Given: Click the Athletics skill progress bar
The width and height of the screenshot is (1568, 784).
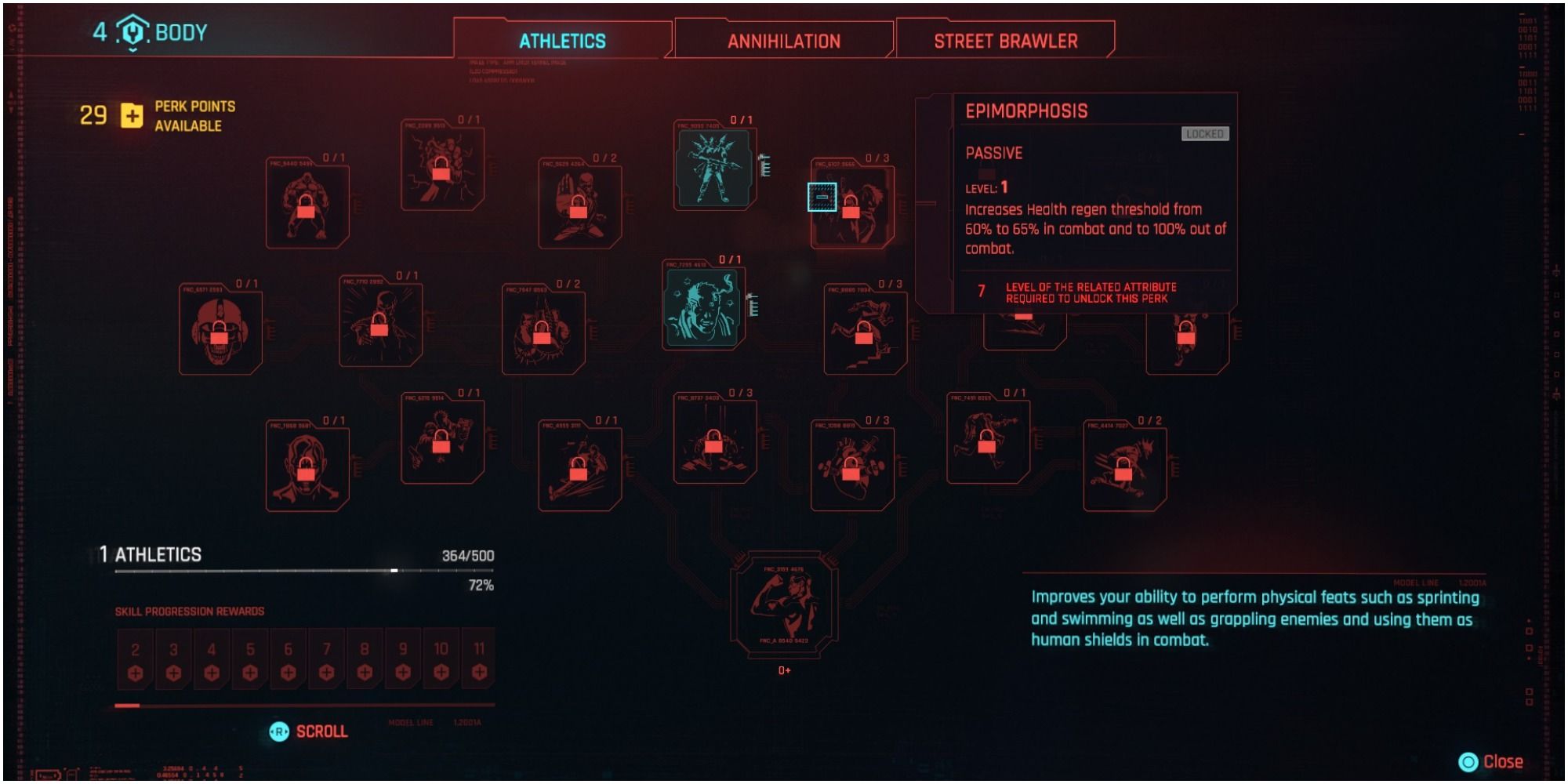Looking at the screenshot, I should (x=306, y=572).
